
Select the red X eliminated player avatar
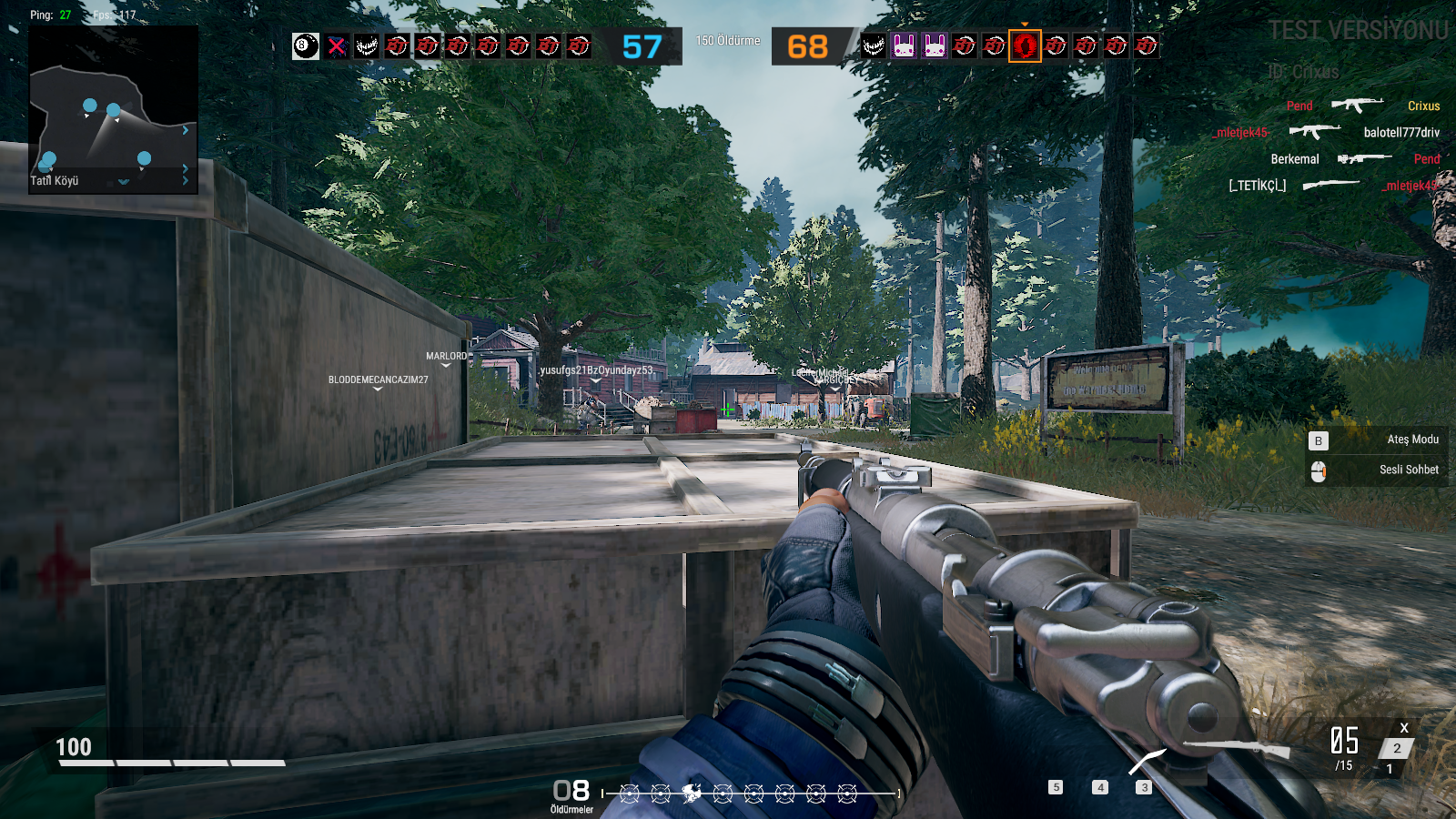(337, 46)
